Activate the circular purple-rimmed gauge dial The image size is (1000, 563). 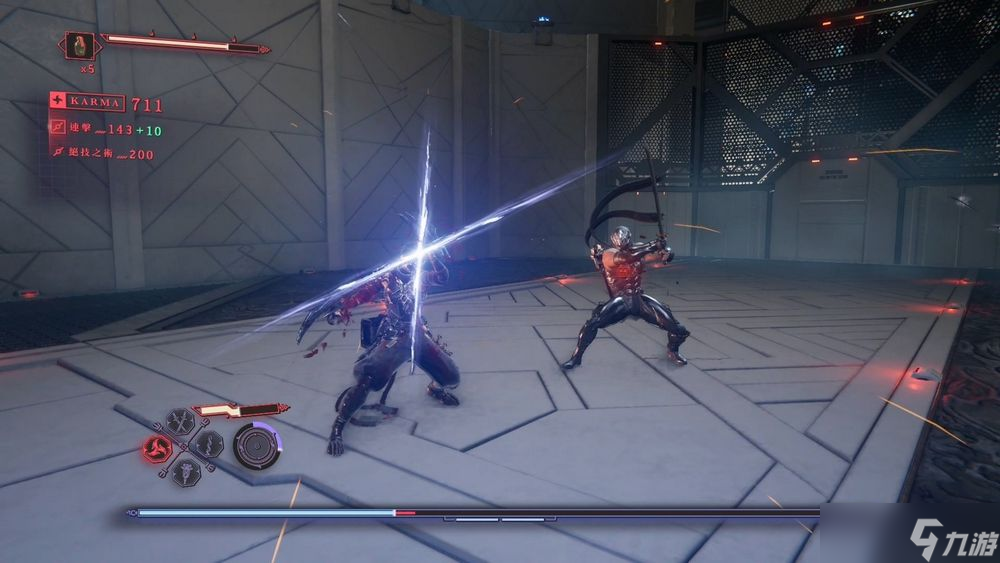point(255,446)
